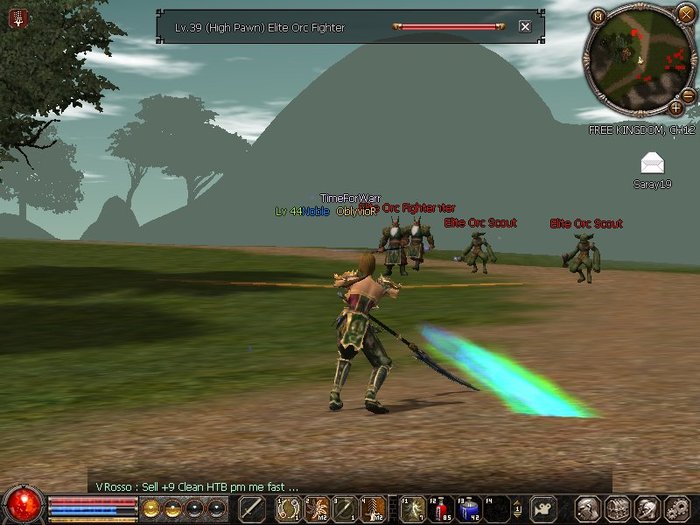
Task: Use the red health potion in the hotbar
Action: pyautogui.click(x=440, y=508)
